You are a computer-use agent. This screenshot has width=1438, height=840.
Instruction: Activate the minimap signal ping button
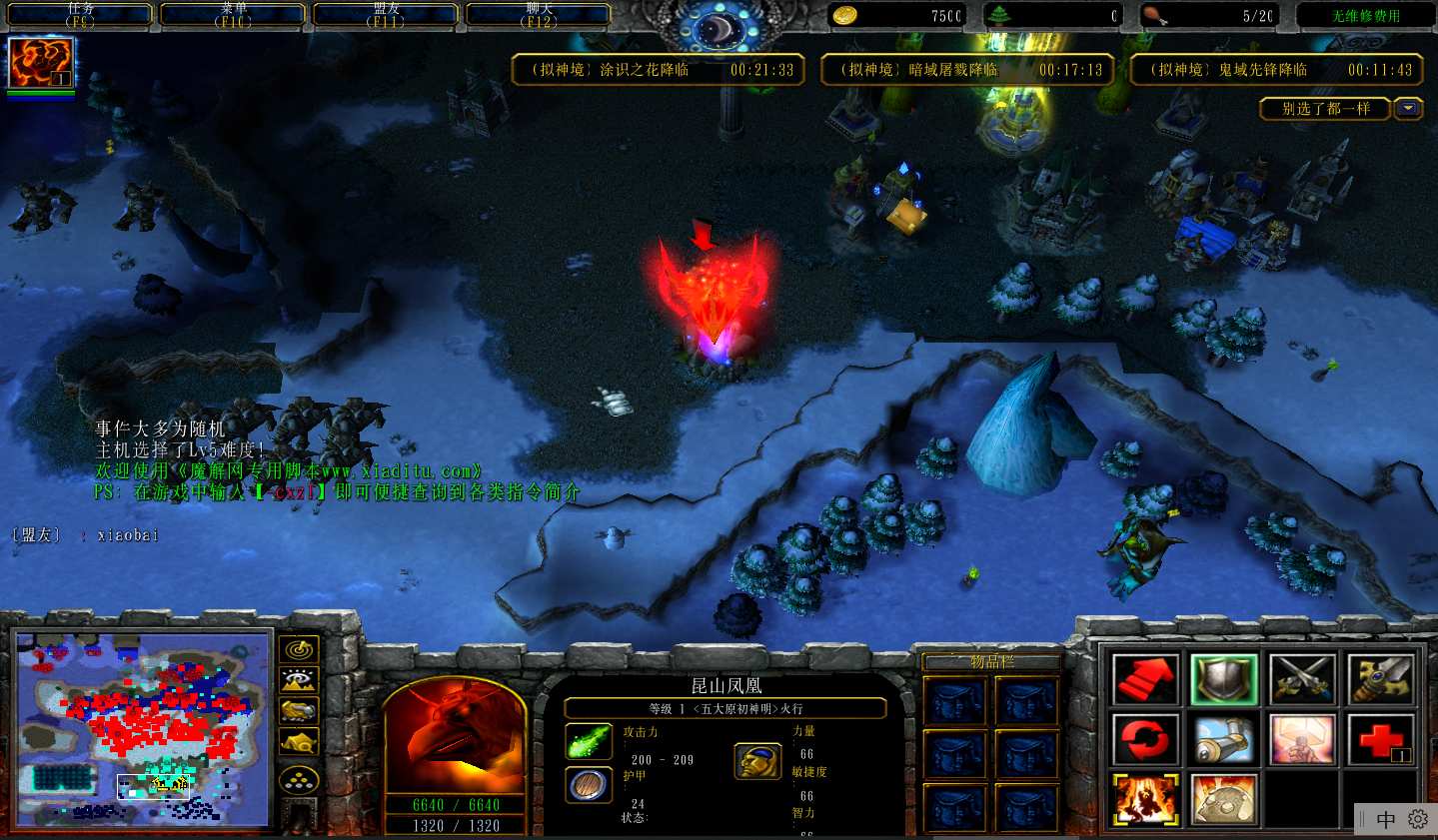click(x=299, y=650)
